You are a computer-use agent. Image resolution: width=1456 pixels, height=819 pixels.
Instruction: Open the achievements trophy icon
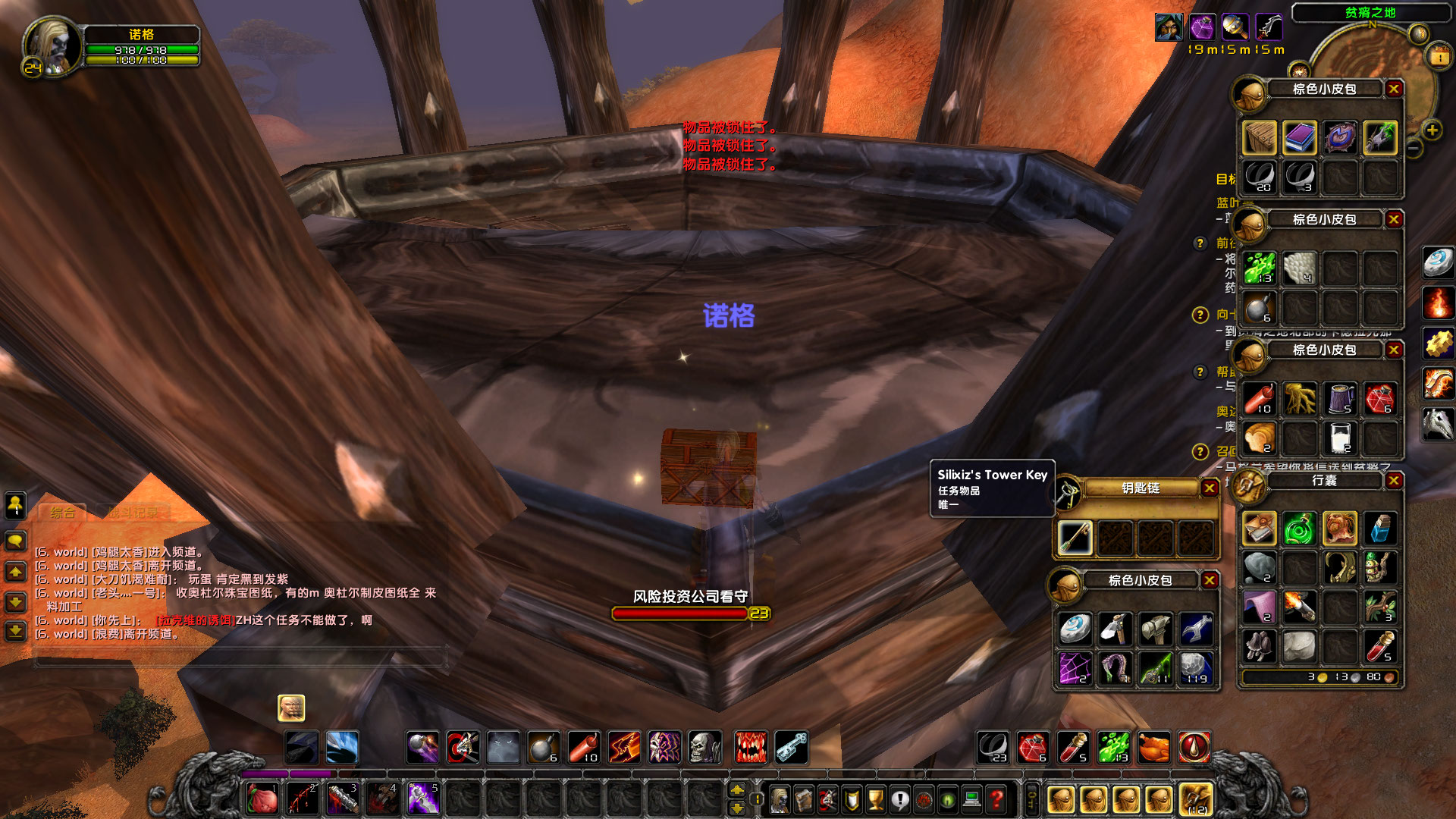(x=876, y=798)
